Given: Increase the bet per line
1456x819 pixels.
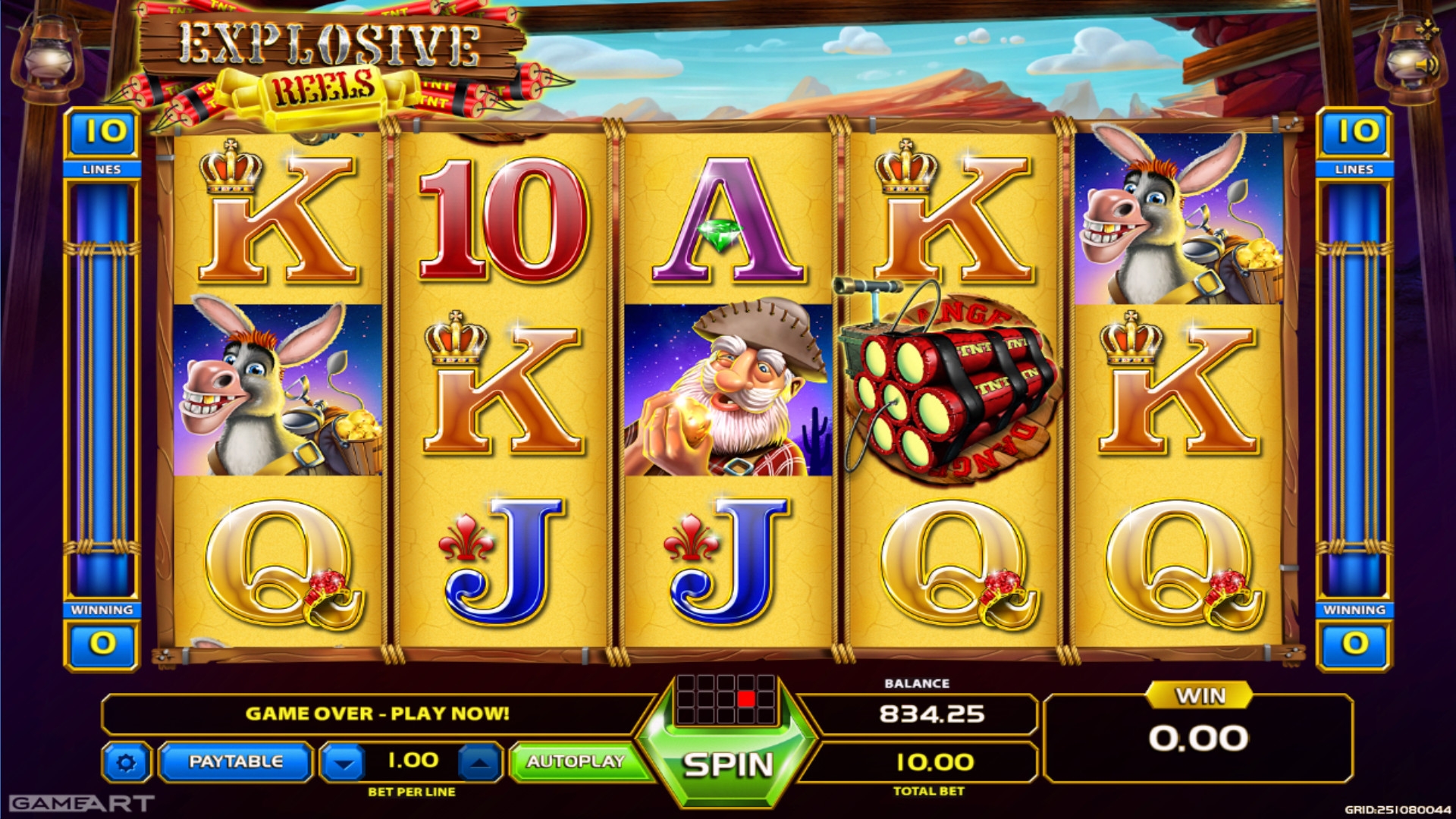Looking at the screenshot, I should coord(479,763).
